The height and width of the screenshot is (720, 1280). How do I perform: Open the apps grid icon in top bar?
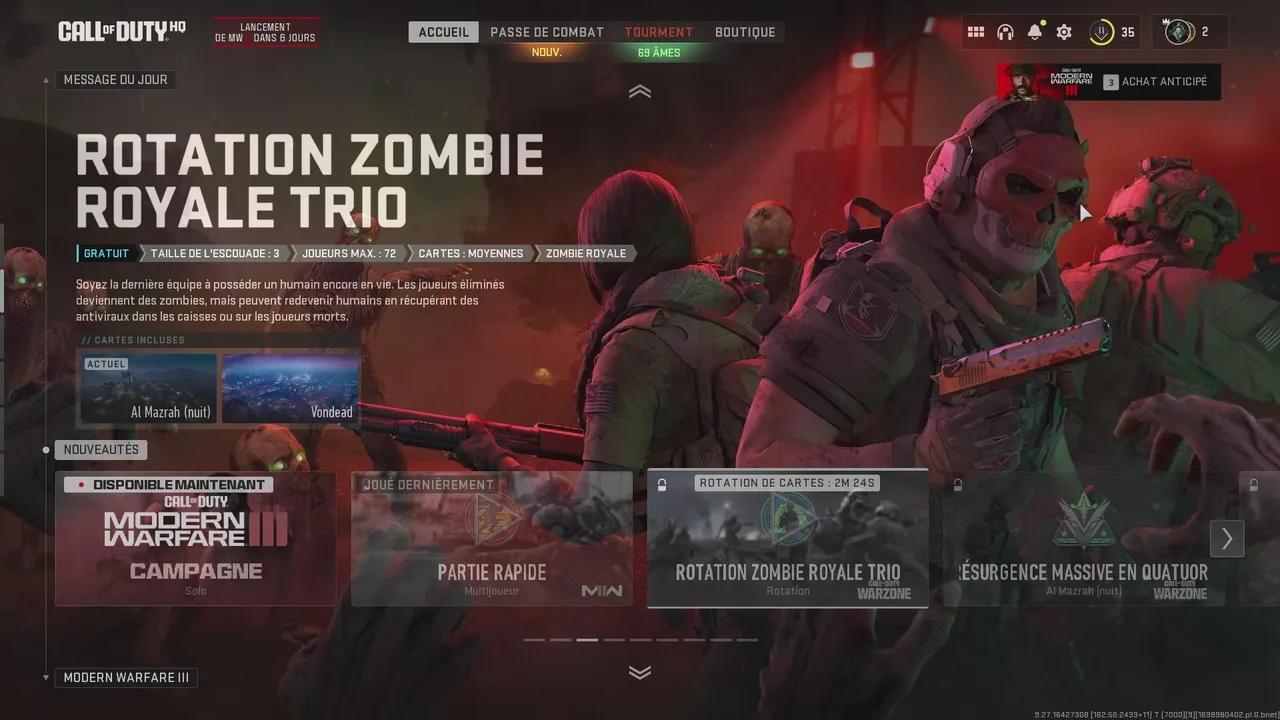(976, 31)
